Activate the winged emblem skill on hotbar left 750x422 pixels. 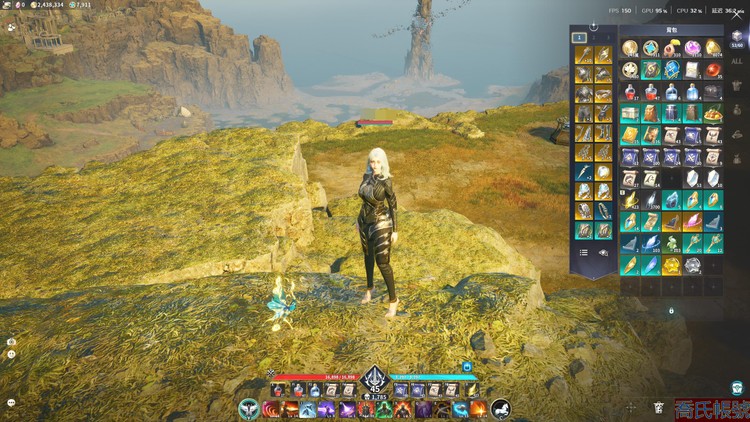point(249,409)
